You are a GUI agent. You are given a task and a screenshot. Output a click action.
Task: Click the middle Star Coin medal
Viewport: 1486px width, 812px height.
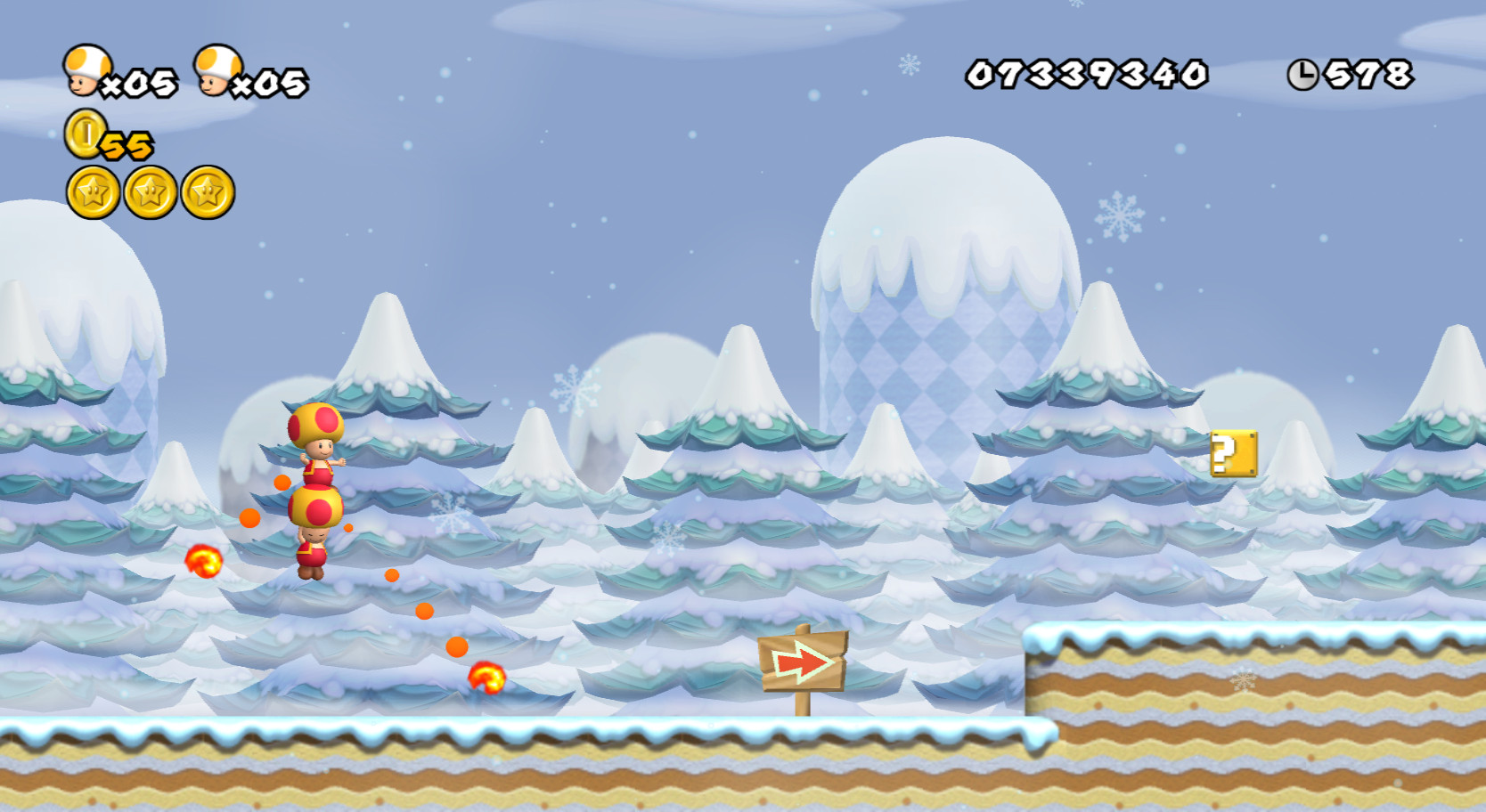[148, 192]
